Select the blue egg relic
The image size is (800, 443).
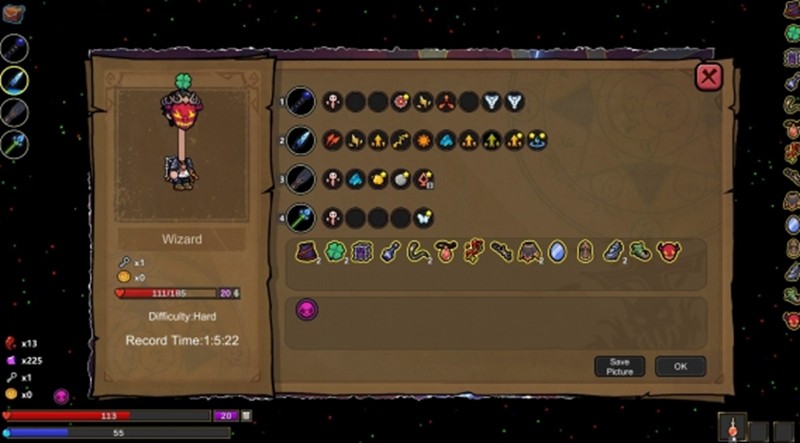[557, 253]
